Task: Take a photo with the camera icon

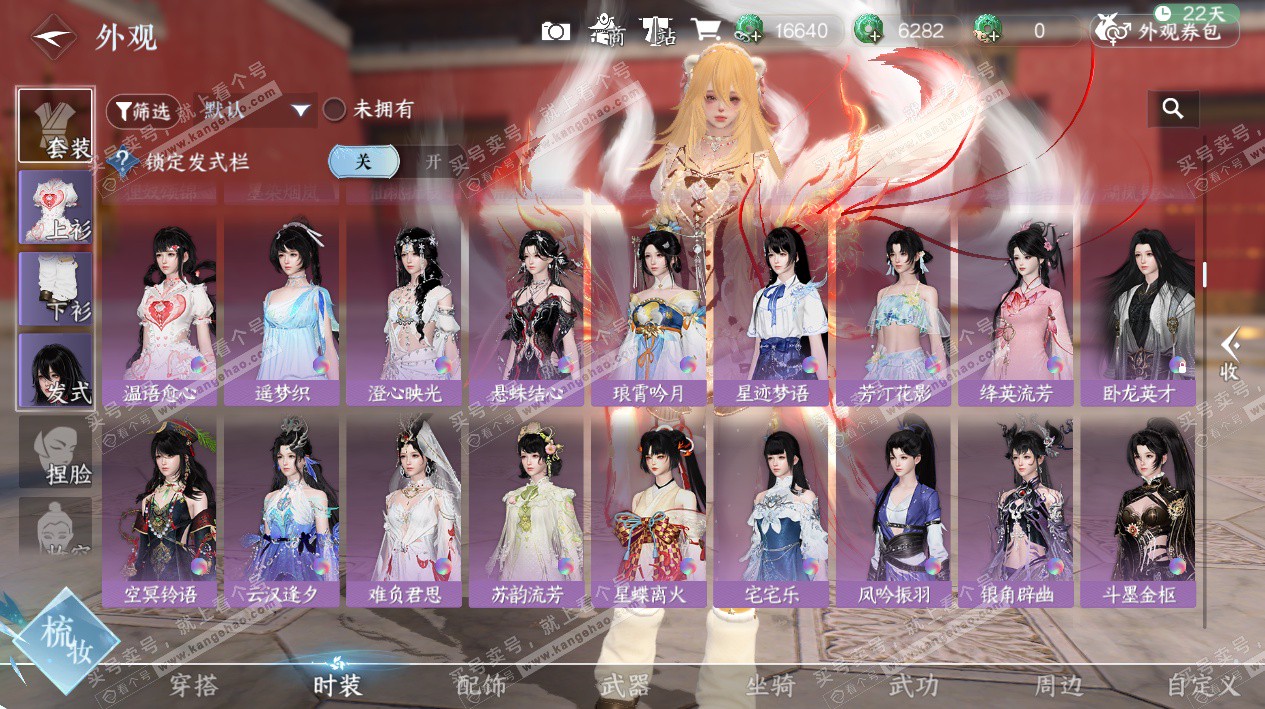Action: point(556,31)
